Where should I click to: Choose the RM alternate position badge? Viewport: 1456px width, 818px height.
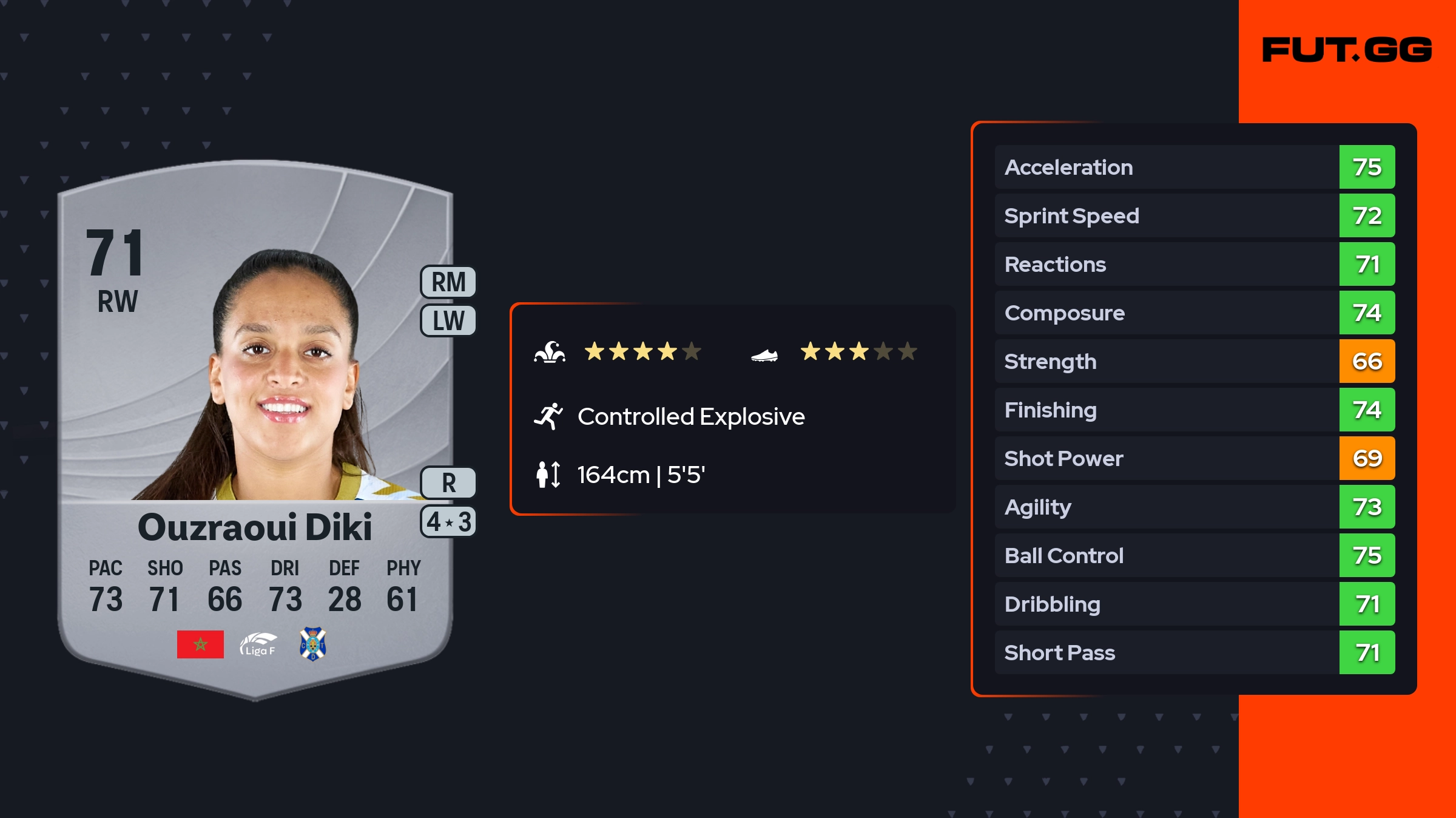click(x=448, y=282)
